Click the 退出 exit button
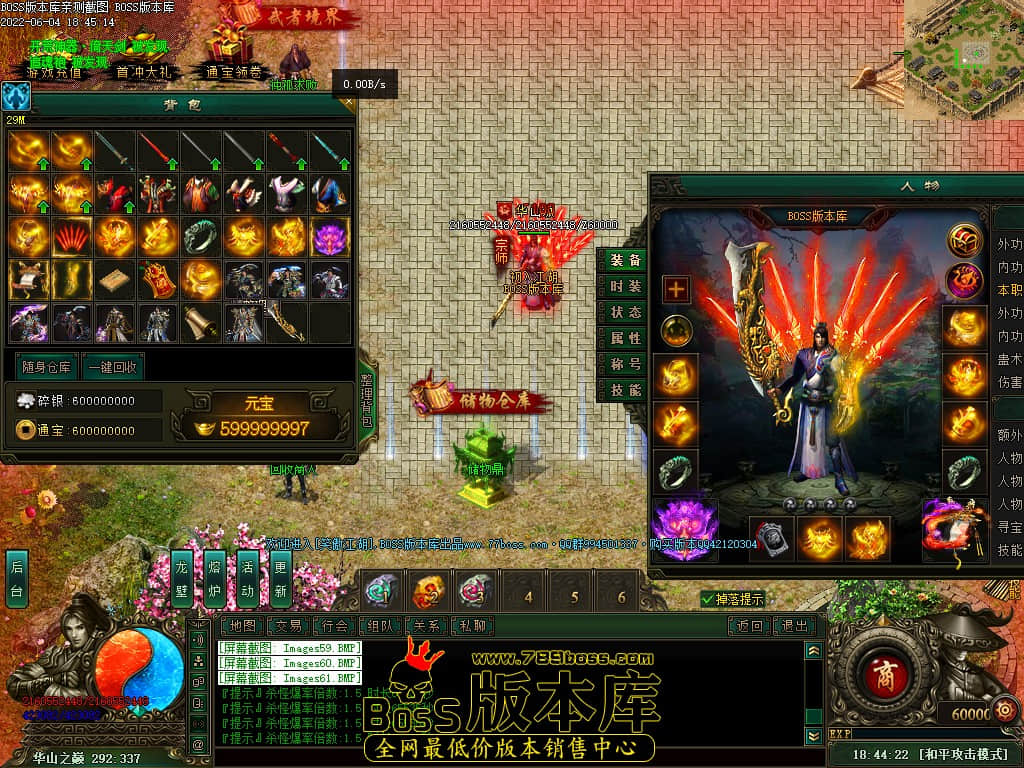Viewport: 1024px width, 768px height. click(793, 626)
